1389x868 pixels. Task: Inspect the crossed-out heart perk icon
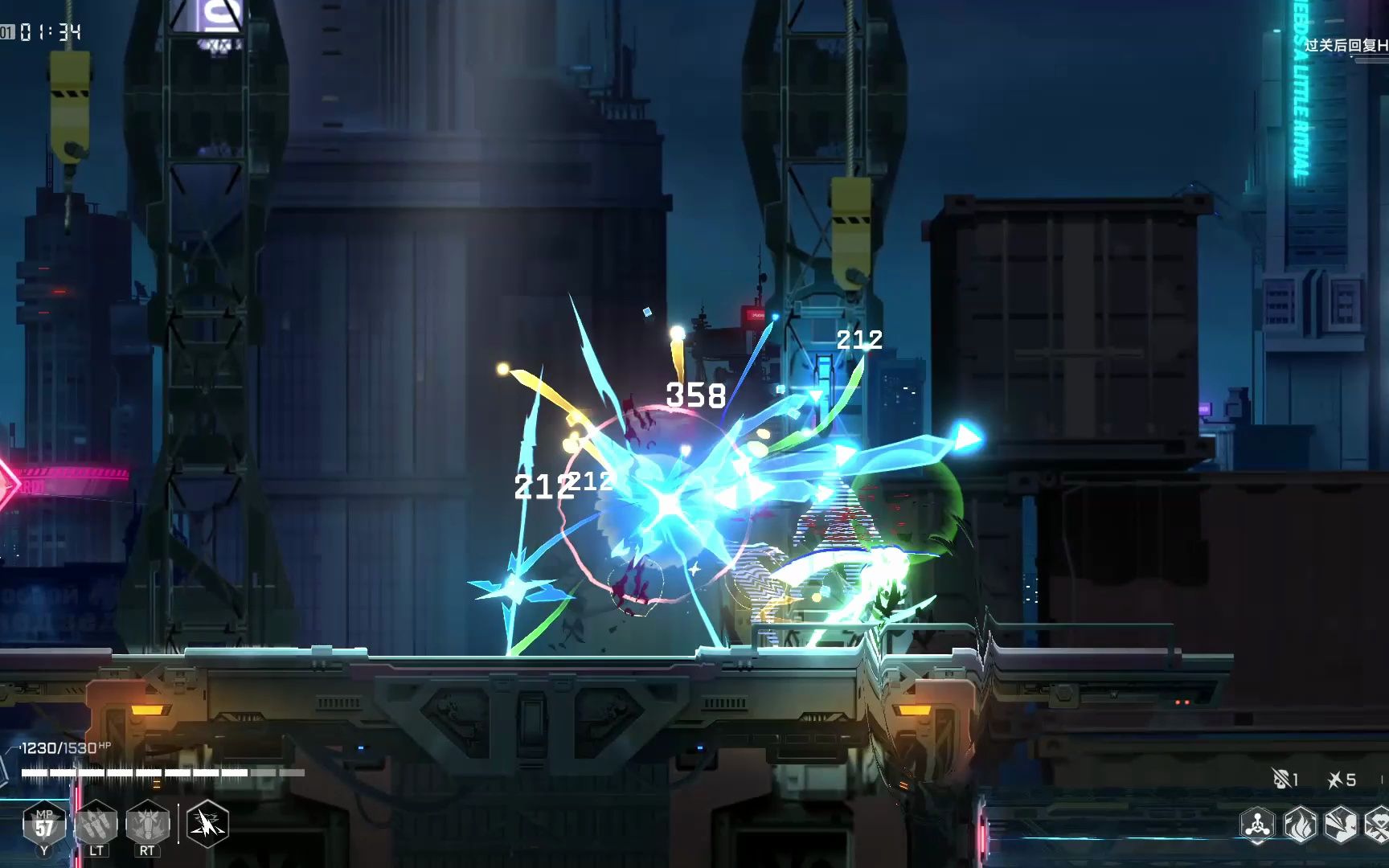[1378, 825]
